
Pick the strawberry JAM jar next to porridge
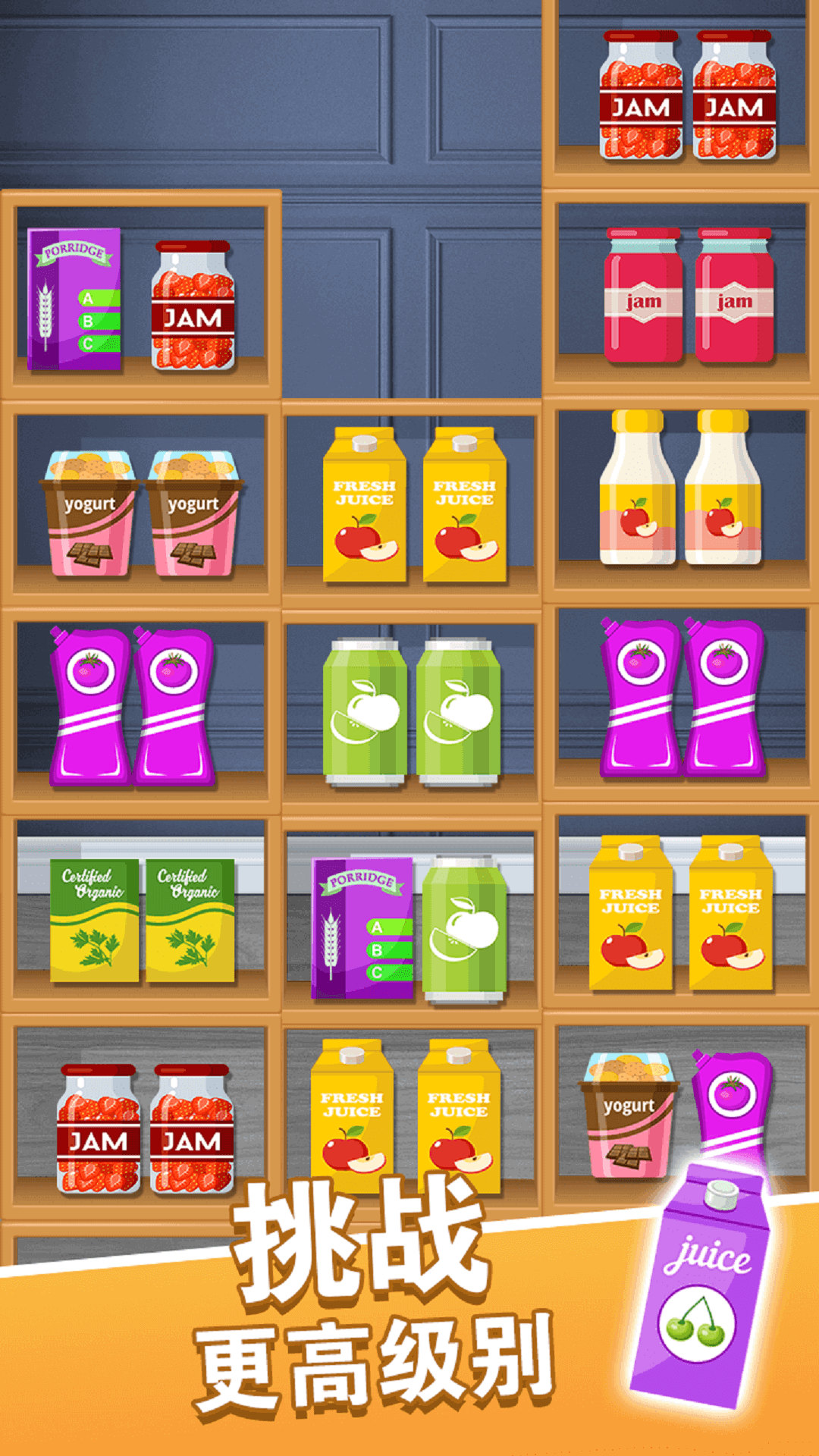[193, 306]
